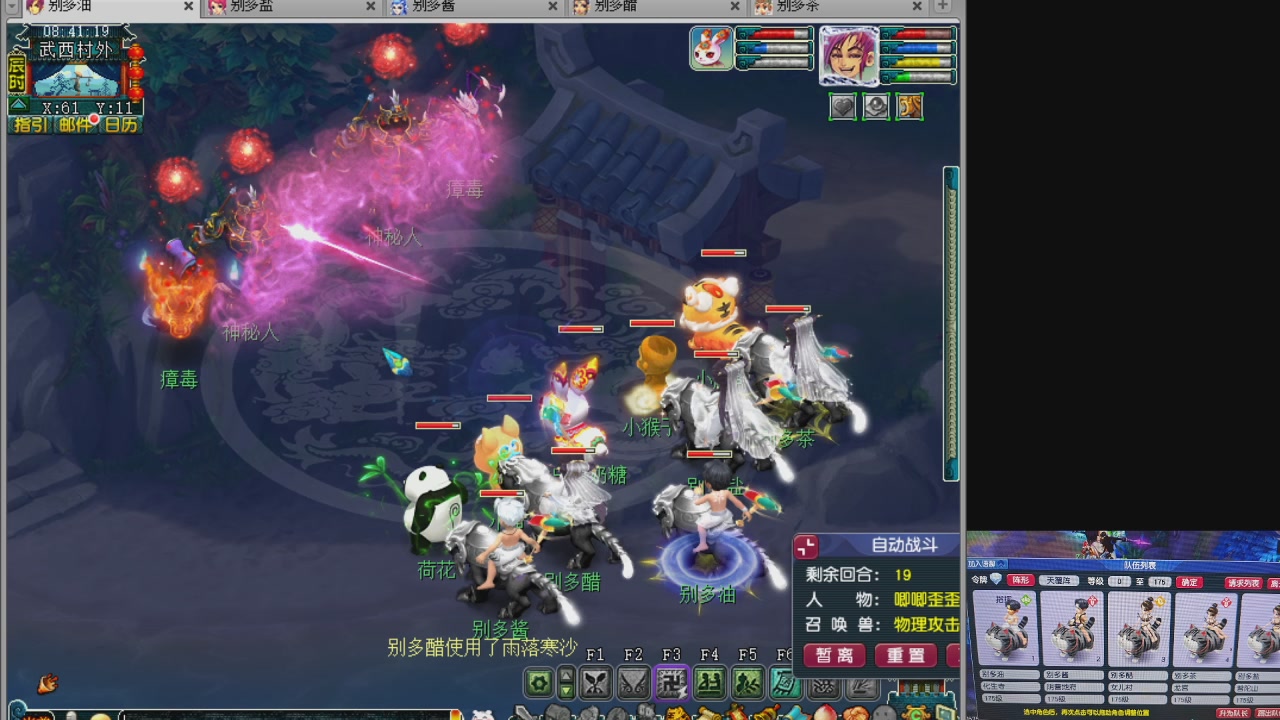Image resolution: width=1280 pixels, height=720 pixels.
Task: Click the 辰时 time icon beside minimap
Action: pos(15,73)
